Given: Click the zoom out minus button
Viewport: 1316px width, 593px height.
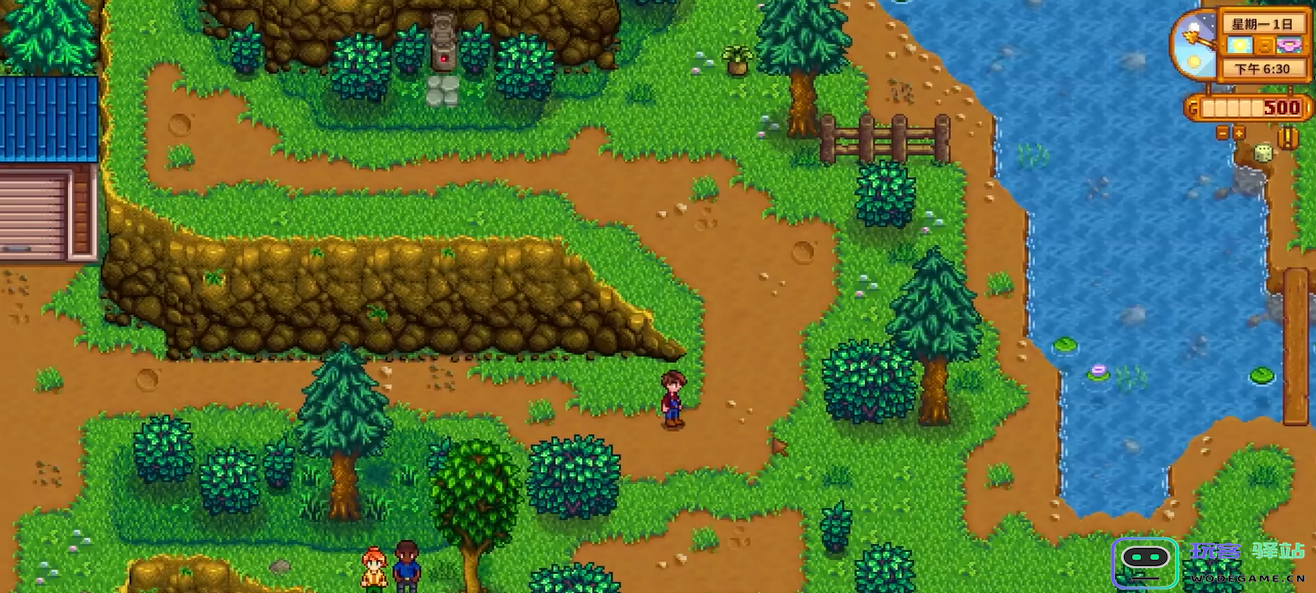Looking at the screenshot, I should point(1223,132).
